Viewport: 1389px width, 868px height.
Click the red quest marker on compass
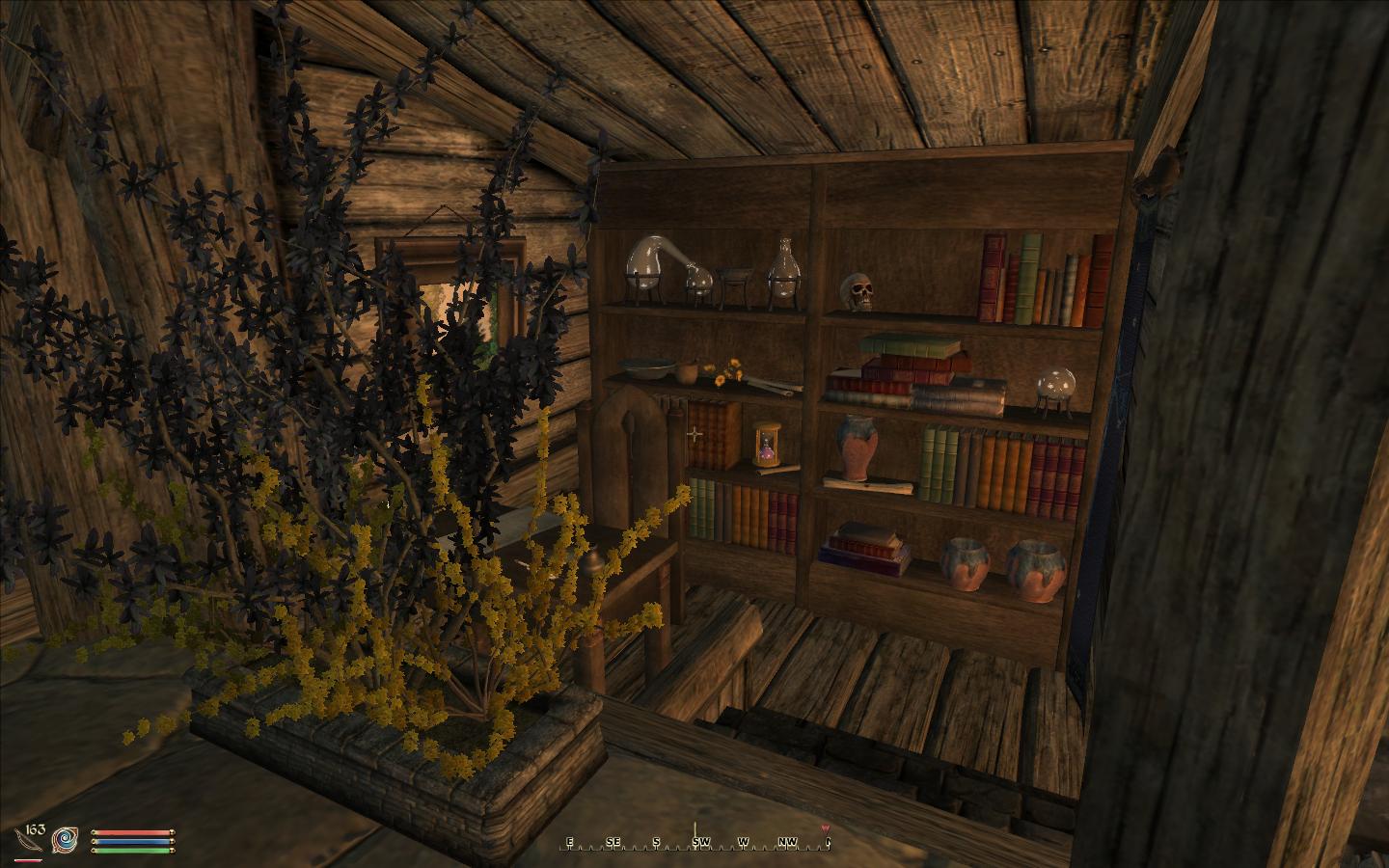coord(825,829)
